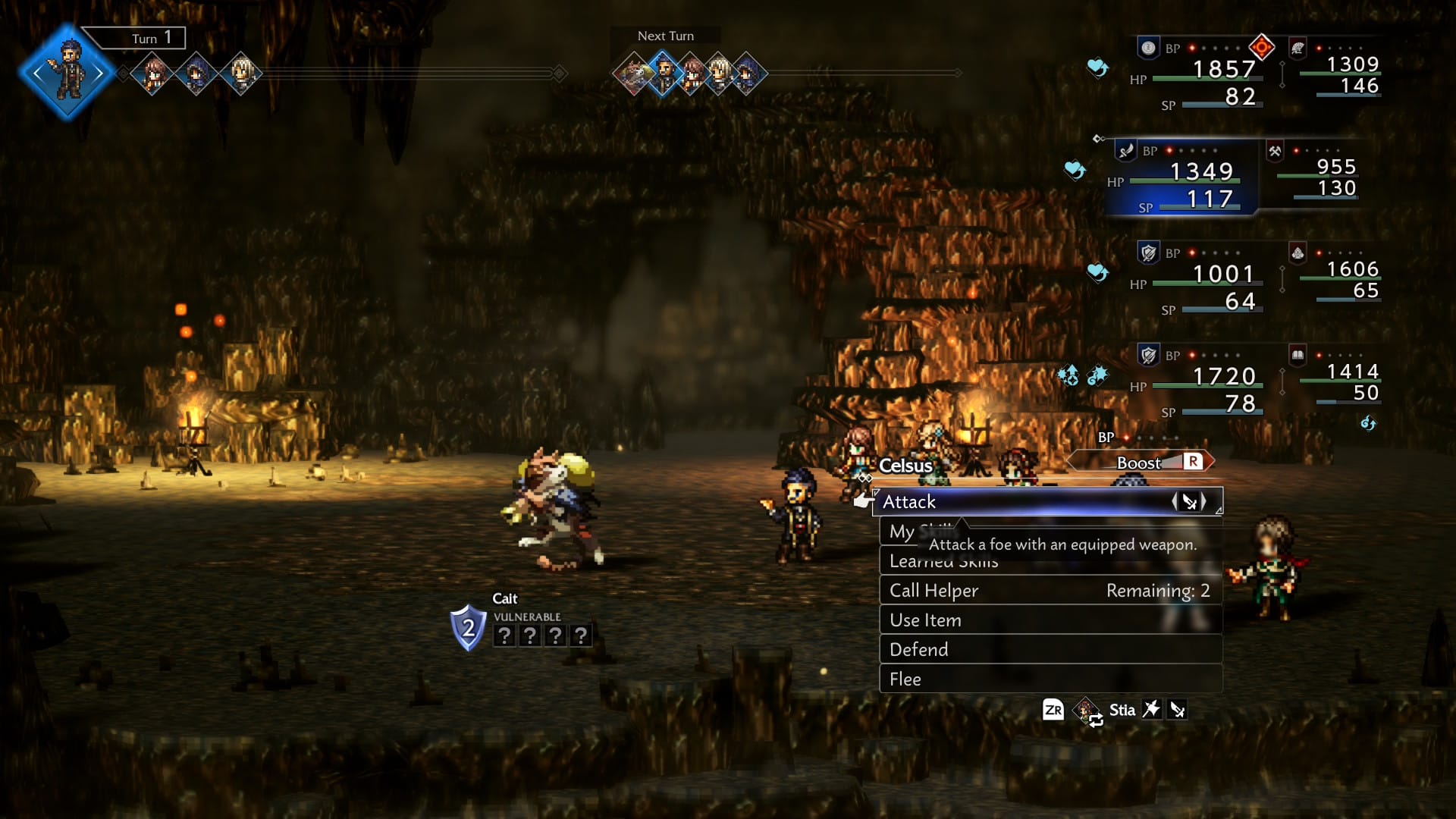Viewport: 1456px width, 819px height.
Task: Target the enemy Cait's shield icon
Action: coord(468,627)
